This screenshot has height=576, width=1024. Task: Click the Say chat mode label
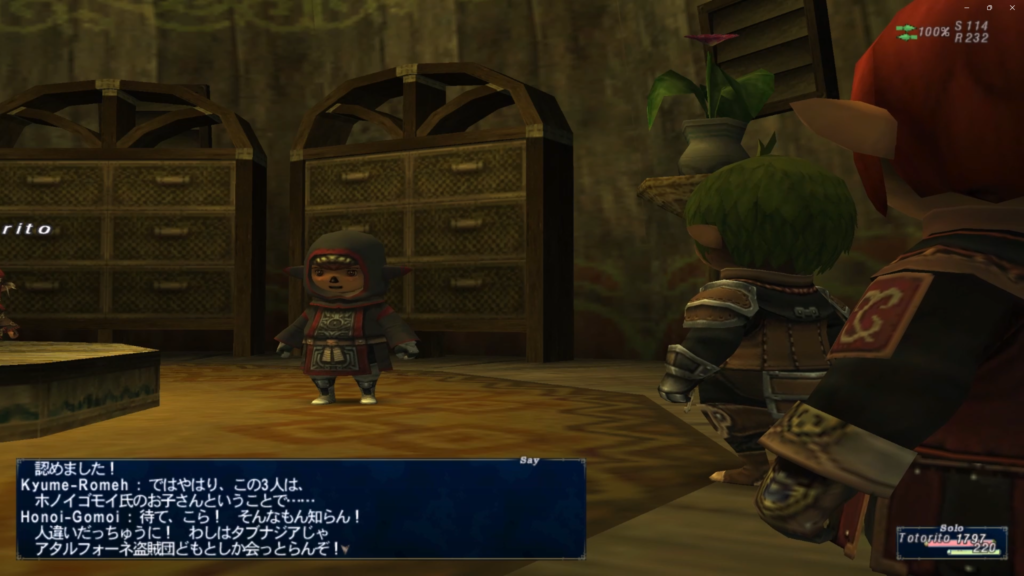530,461
